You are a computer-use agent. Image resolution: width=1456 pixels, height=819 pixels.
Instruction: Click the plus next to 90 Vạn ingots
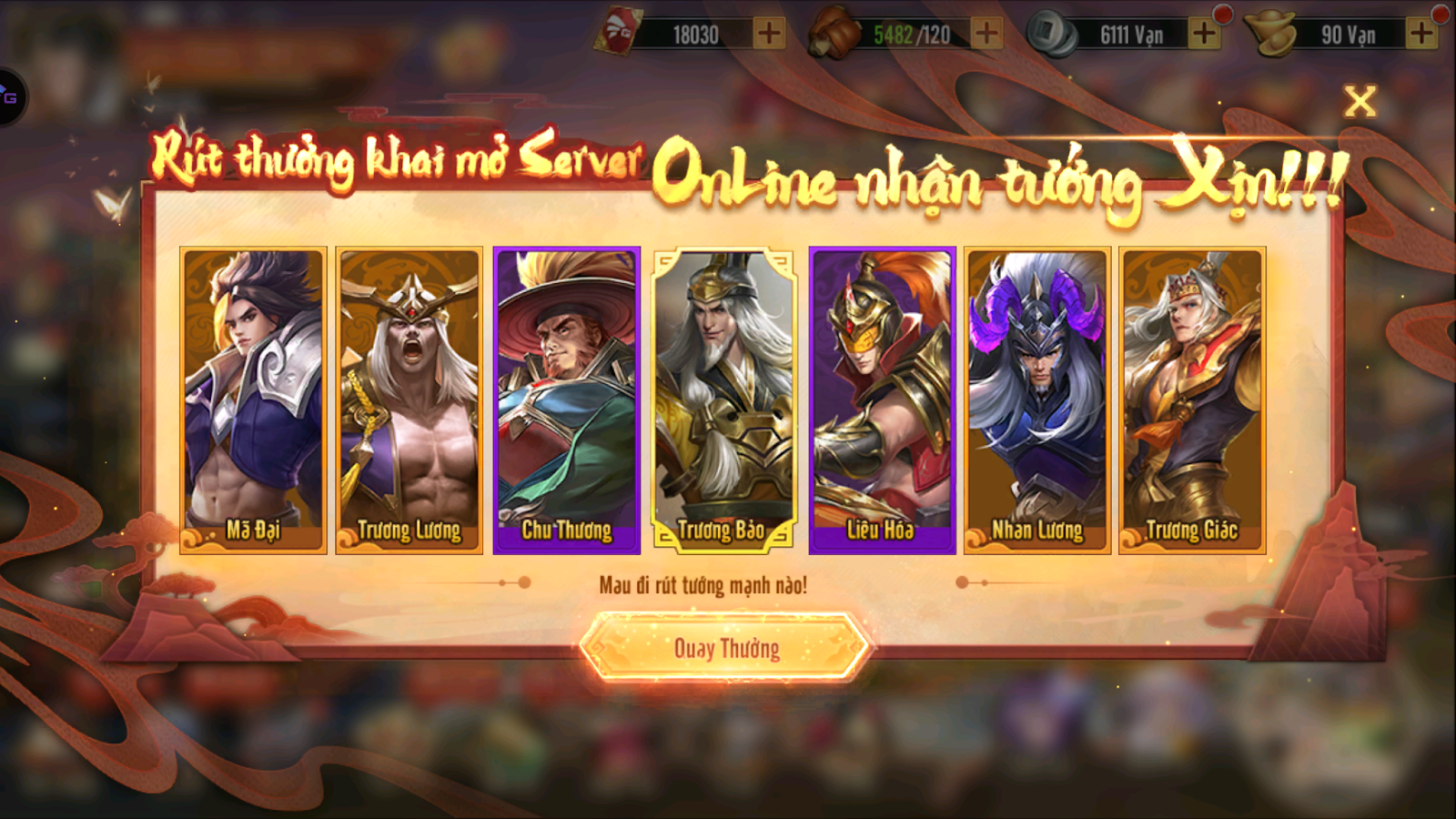1421,35
